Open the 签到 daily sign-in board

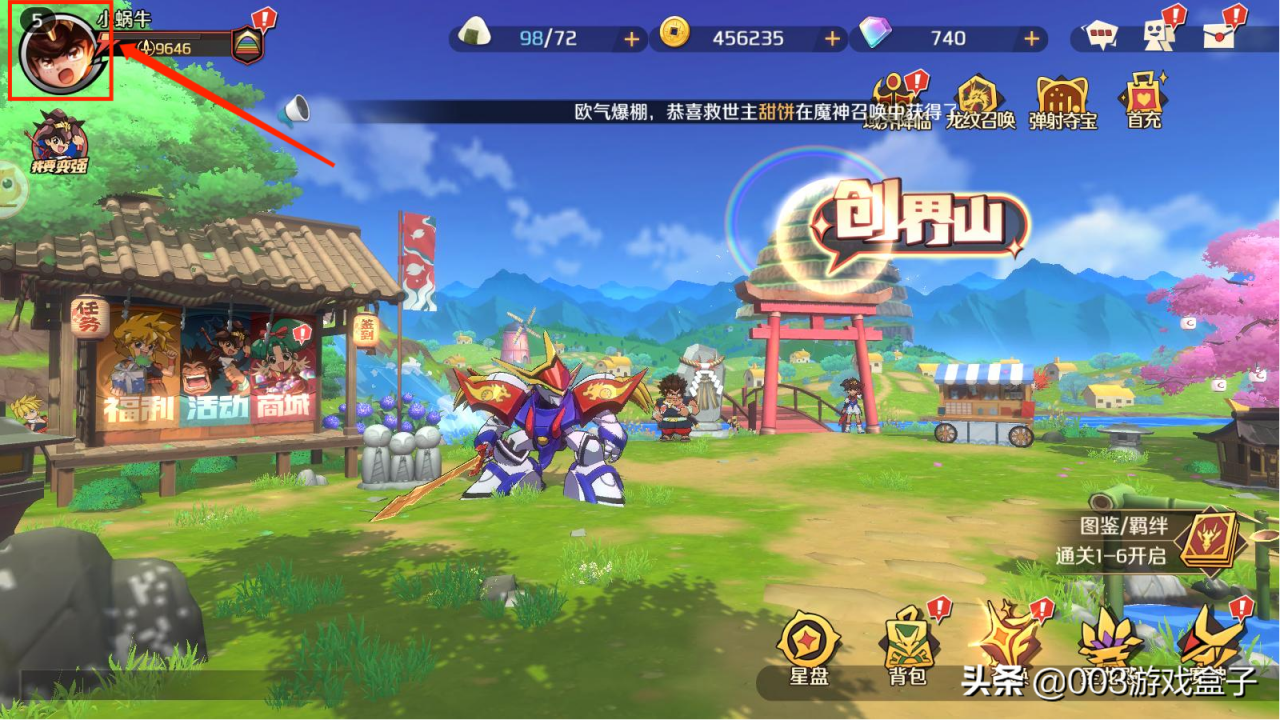(365, 328)
